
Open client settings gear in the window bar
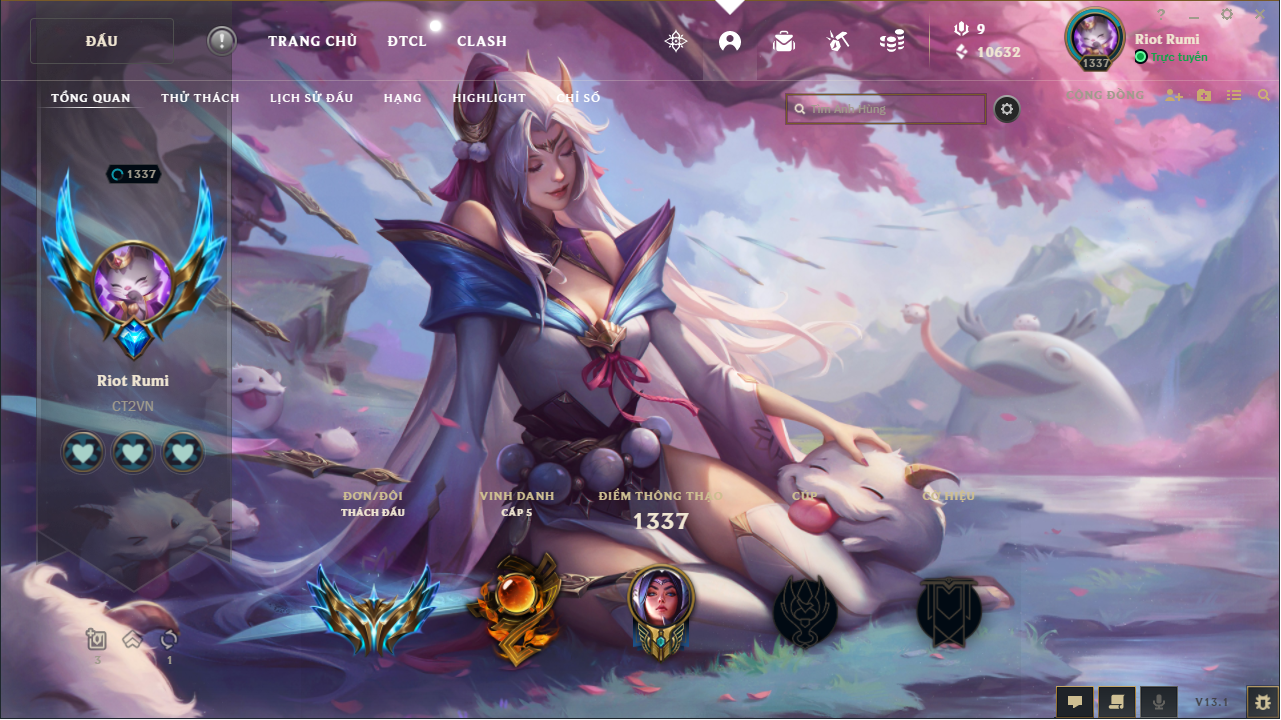click(x=1227, y=14)
